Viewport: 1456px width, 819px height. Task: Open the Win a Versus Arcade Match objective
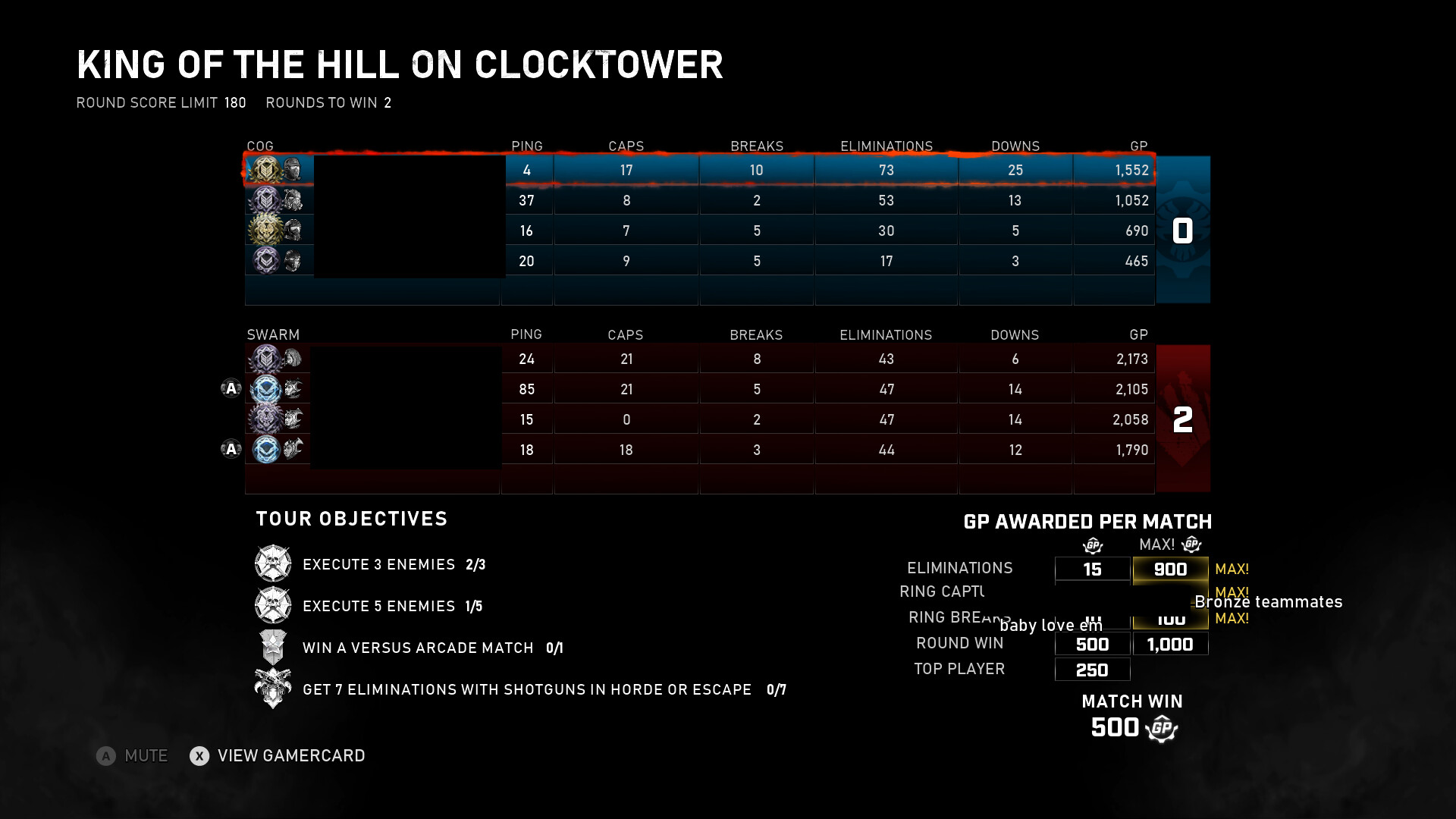coord(417,648)
